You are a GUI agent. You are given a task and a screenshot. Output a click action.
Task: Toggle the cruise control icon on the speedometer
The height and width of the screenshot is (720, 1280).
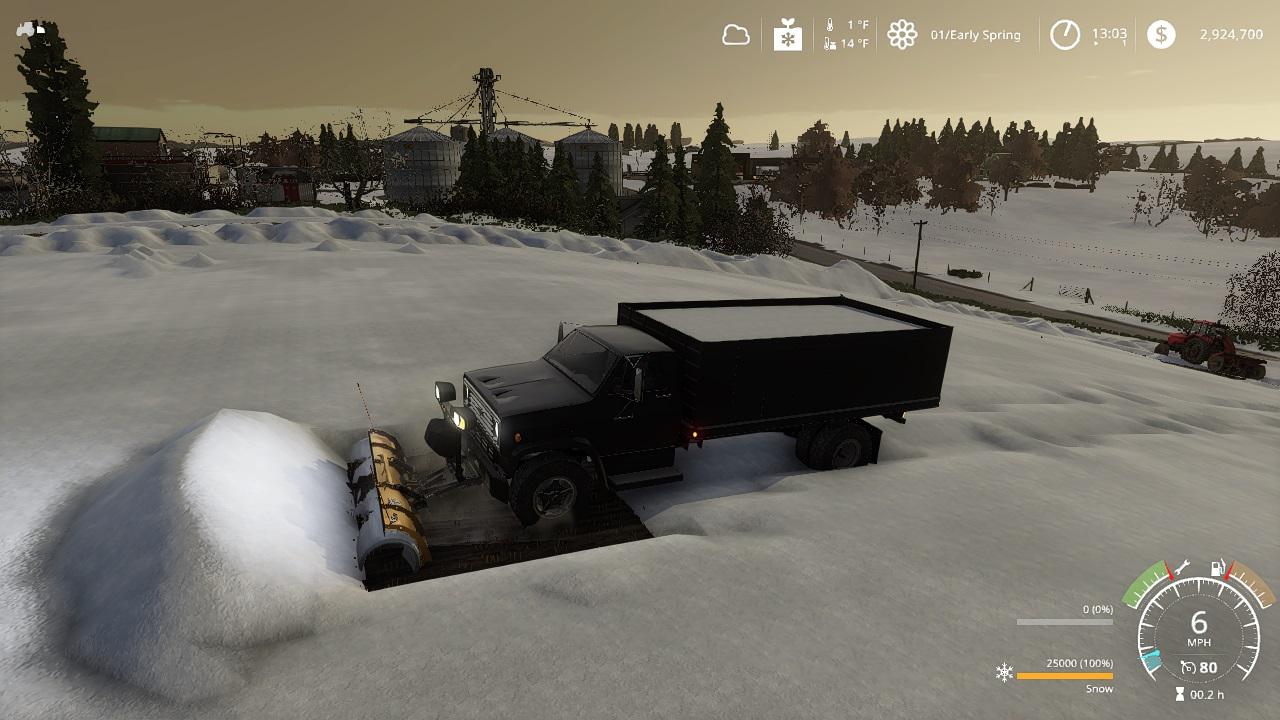coord(1188,667)
